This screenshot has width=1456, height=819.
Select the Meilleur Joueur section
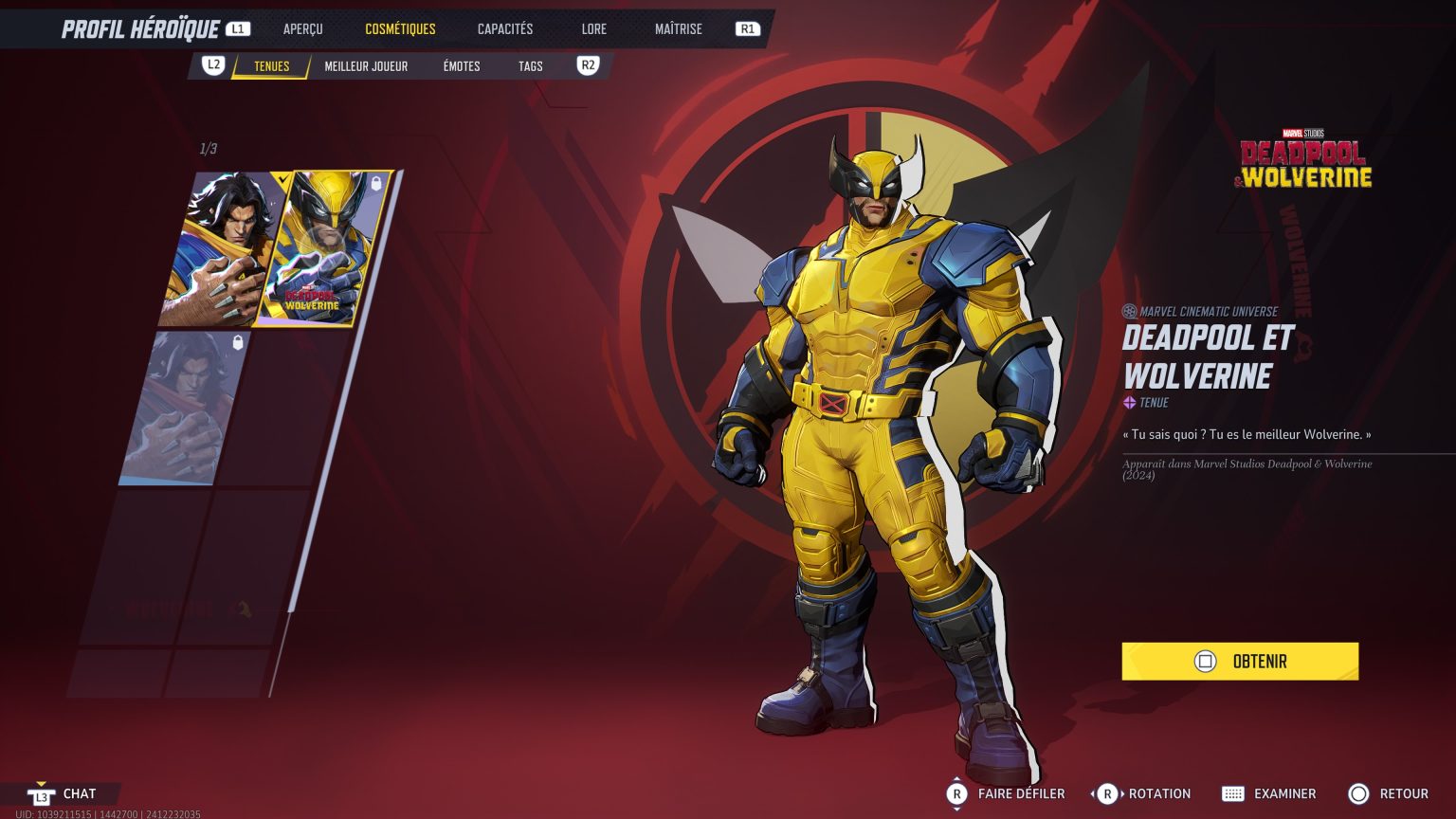[366, 65]
